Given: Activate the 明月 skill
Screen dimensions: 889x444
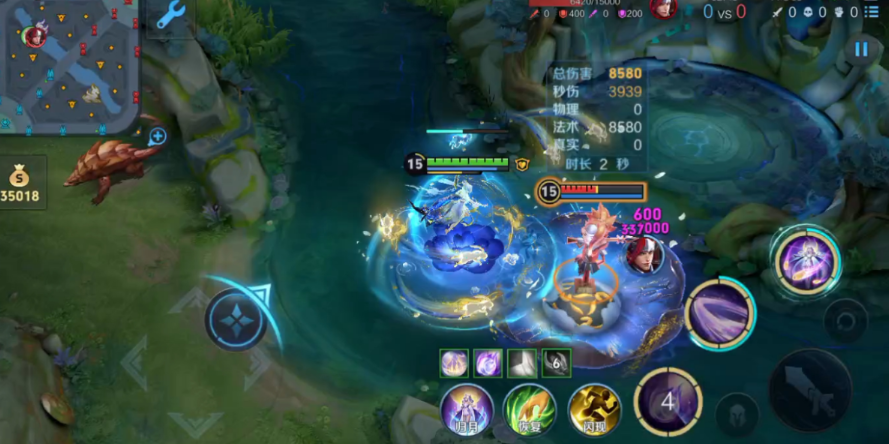Looking at the screenshot, I should click(x=466, y=410).
